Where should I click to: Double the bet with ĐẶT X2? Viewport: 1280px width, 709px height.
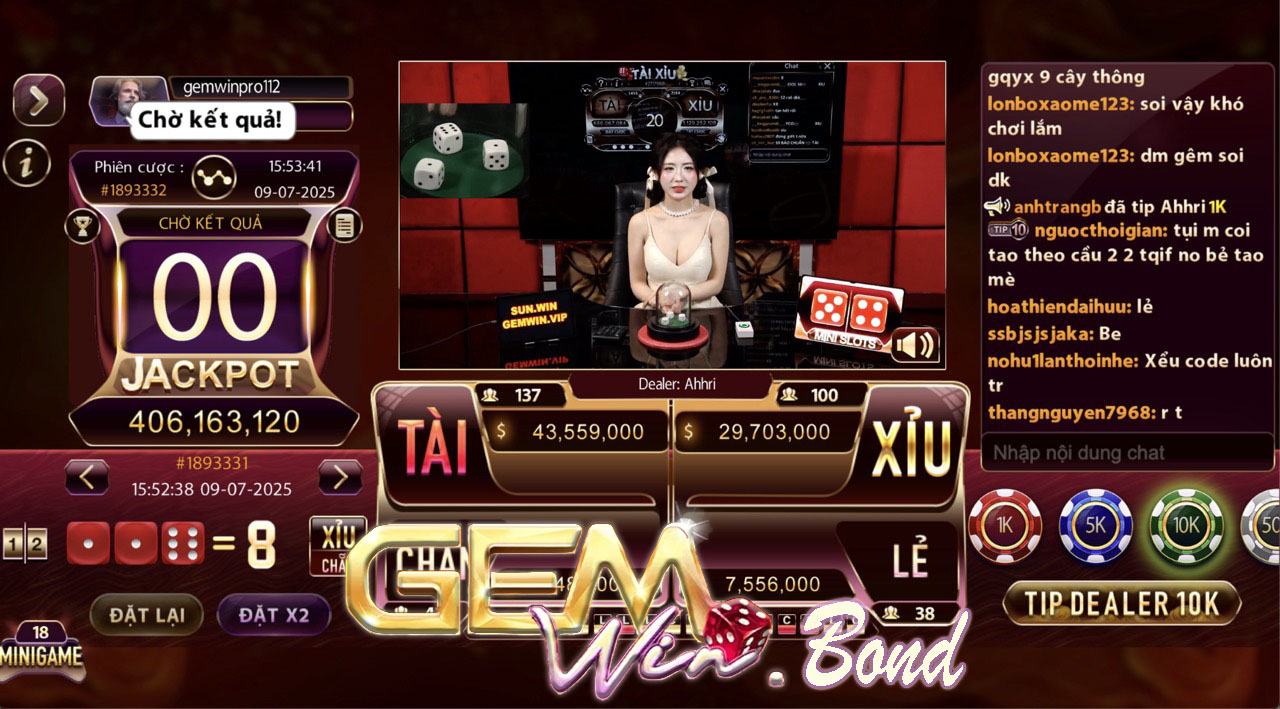[x=273, y=615]
